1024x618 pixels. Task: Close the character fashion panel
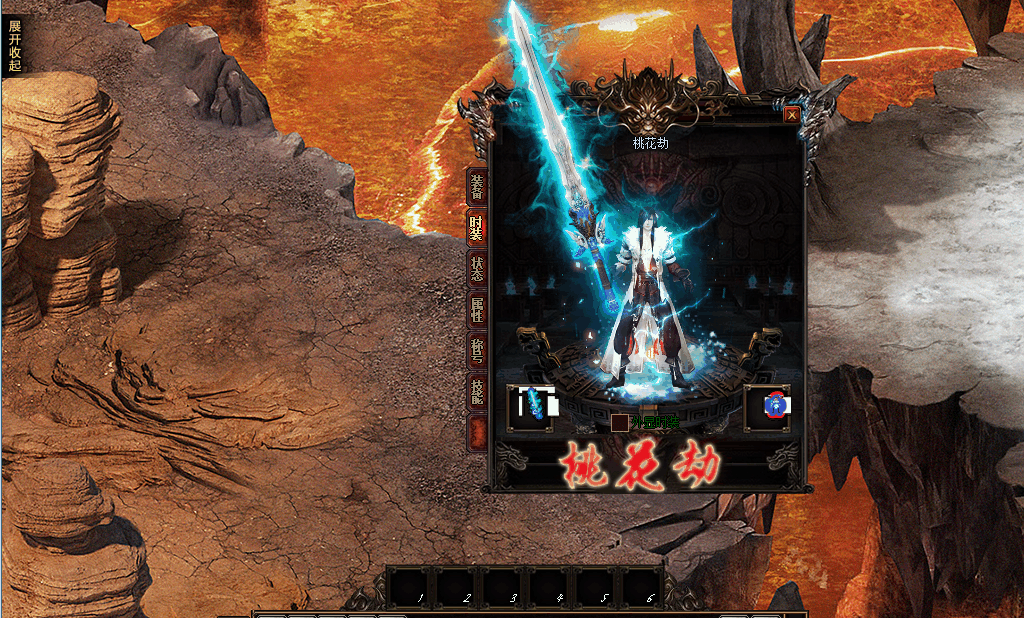tap(792, 115)
